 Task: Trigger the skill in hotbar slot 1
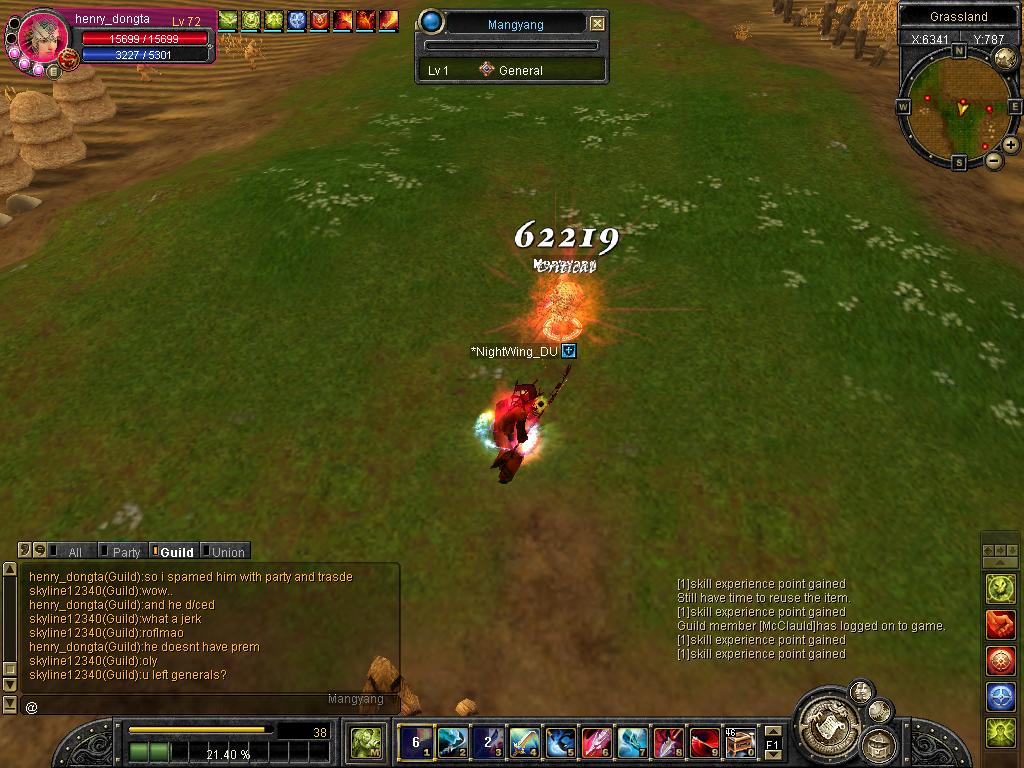click(416, 742)
